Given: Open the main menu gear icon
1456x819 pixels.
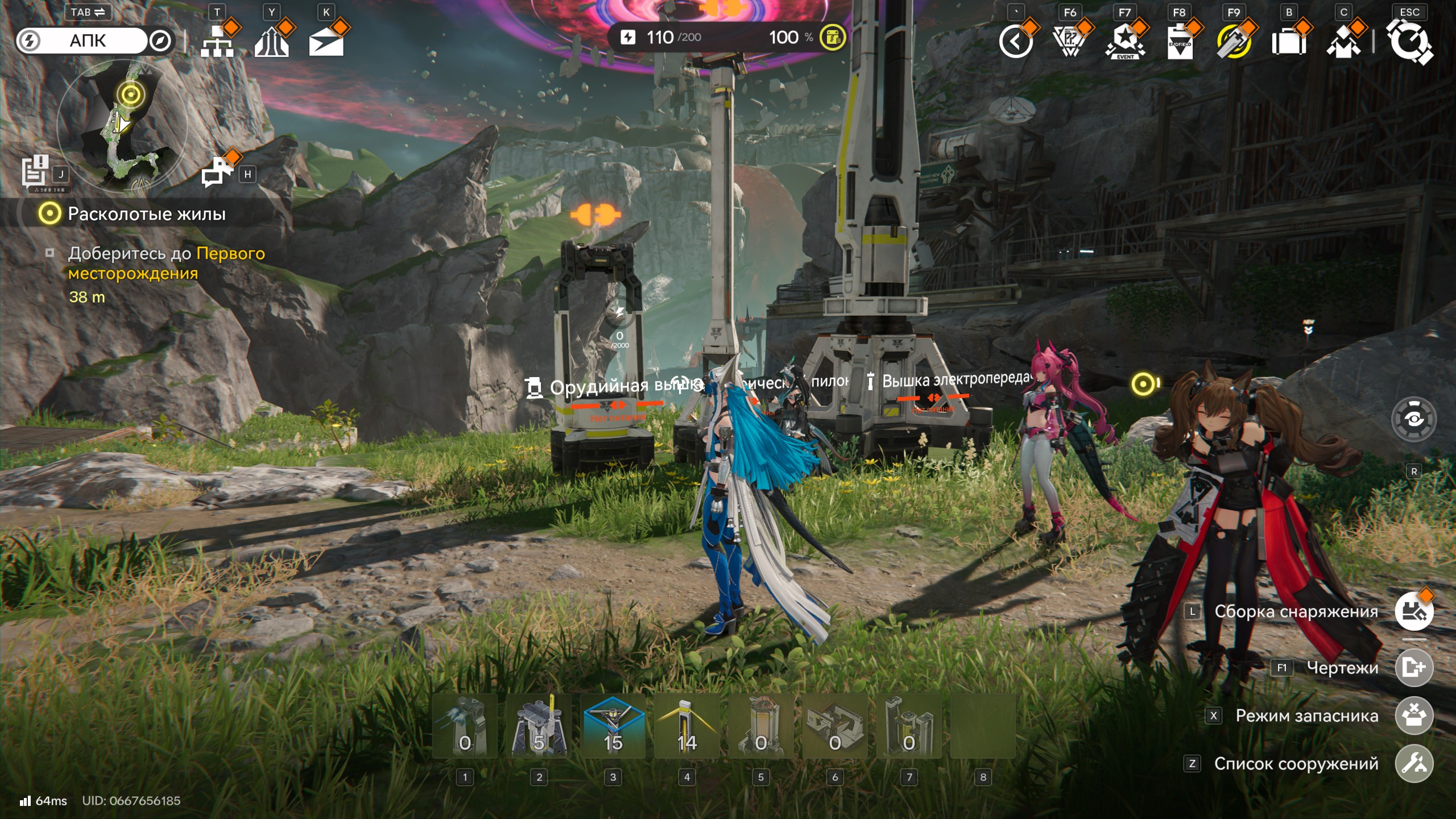Looking at the screenshot, I should point(1409,42).
